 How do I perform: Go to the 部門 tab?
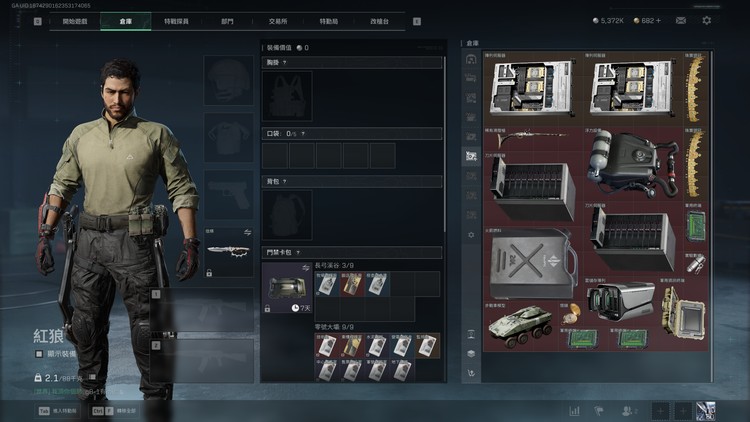(227, 21)
